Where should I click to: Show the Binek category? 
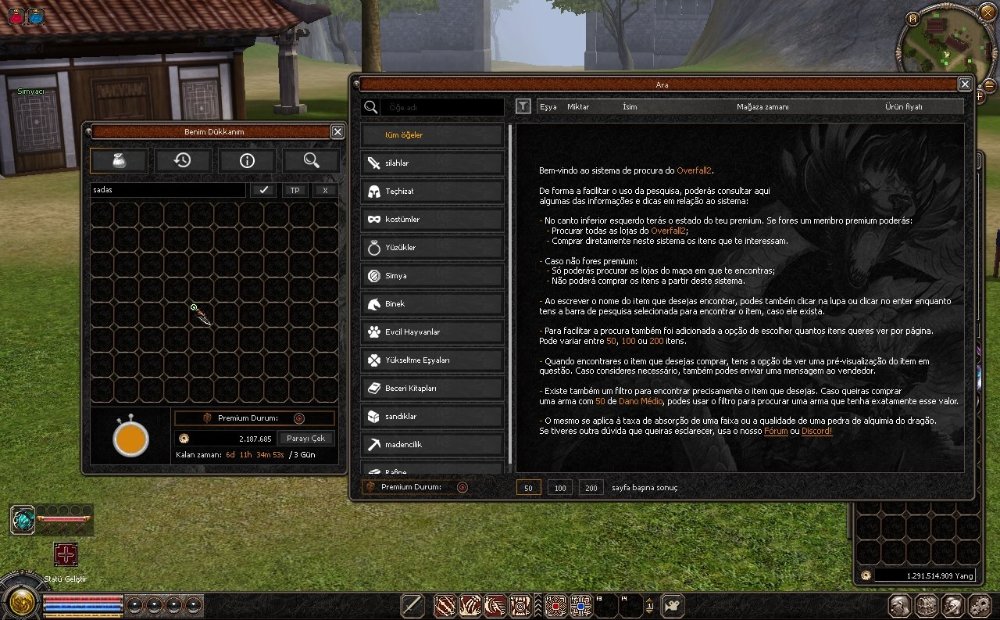click(x=432, y=303)
